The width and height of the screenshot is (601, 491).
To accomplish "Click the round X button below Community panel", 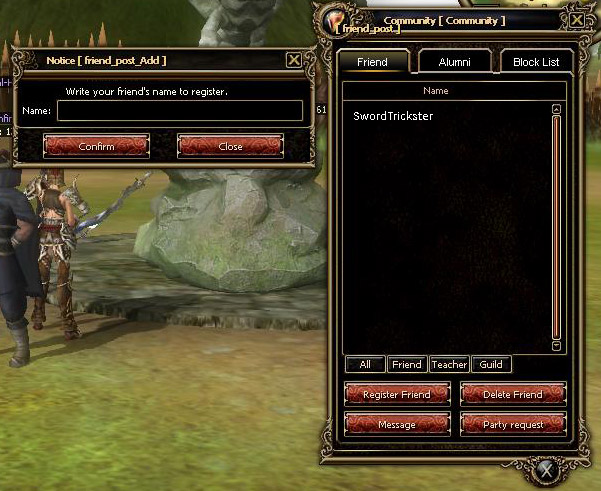I will [x=545, y=469].
